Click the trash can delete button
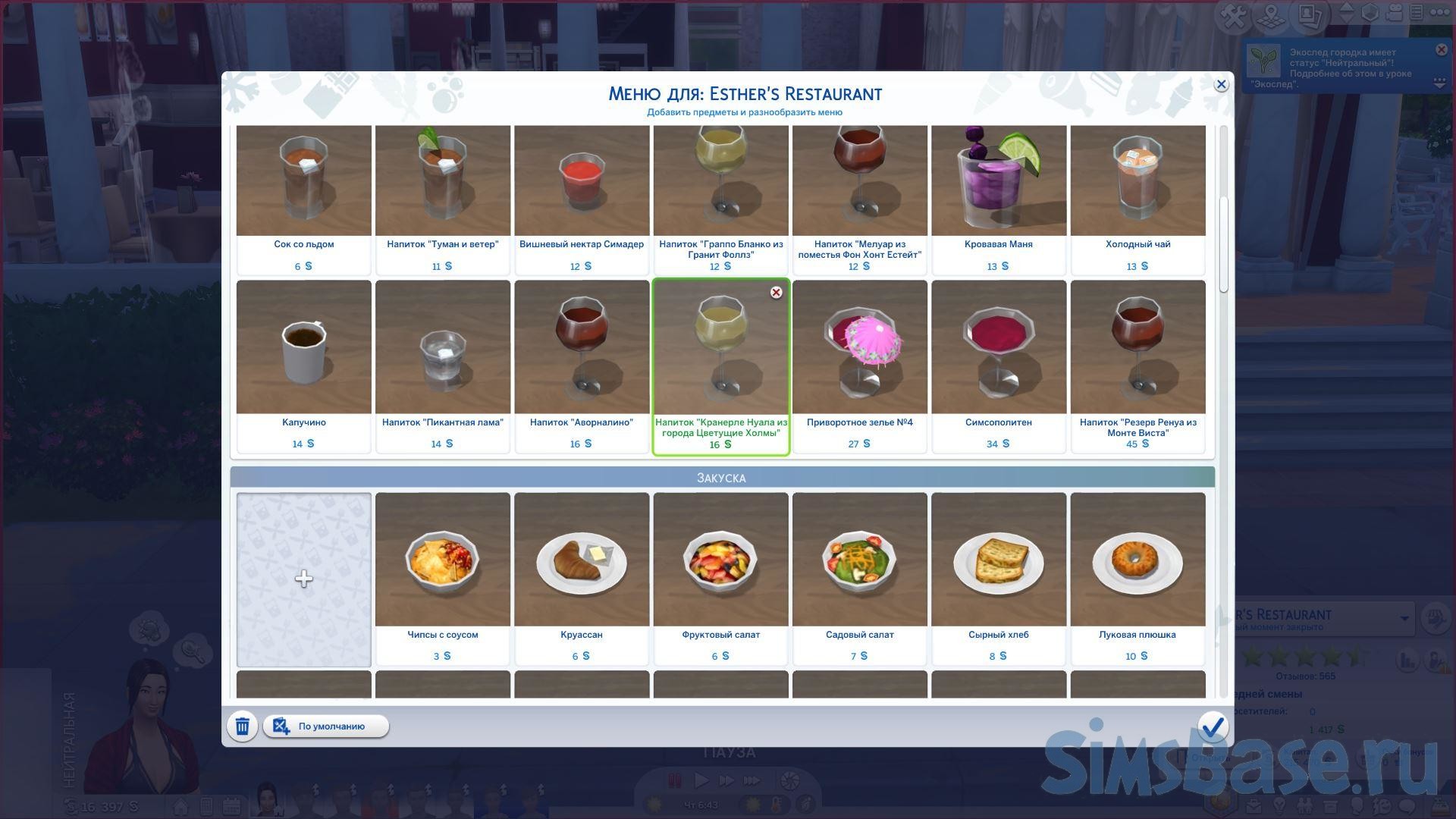Viewport: 1456px width, 819px height. pyautogui.click(x=242, y=726)
